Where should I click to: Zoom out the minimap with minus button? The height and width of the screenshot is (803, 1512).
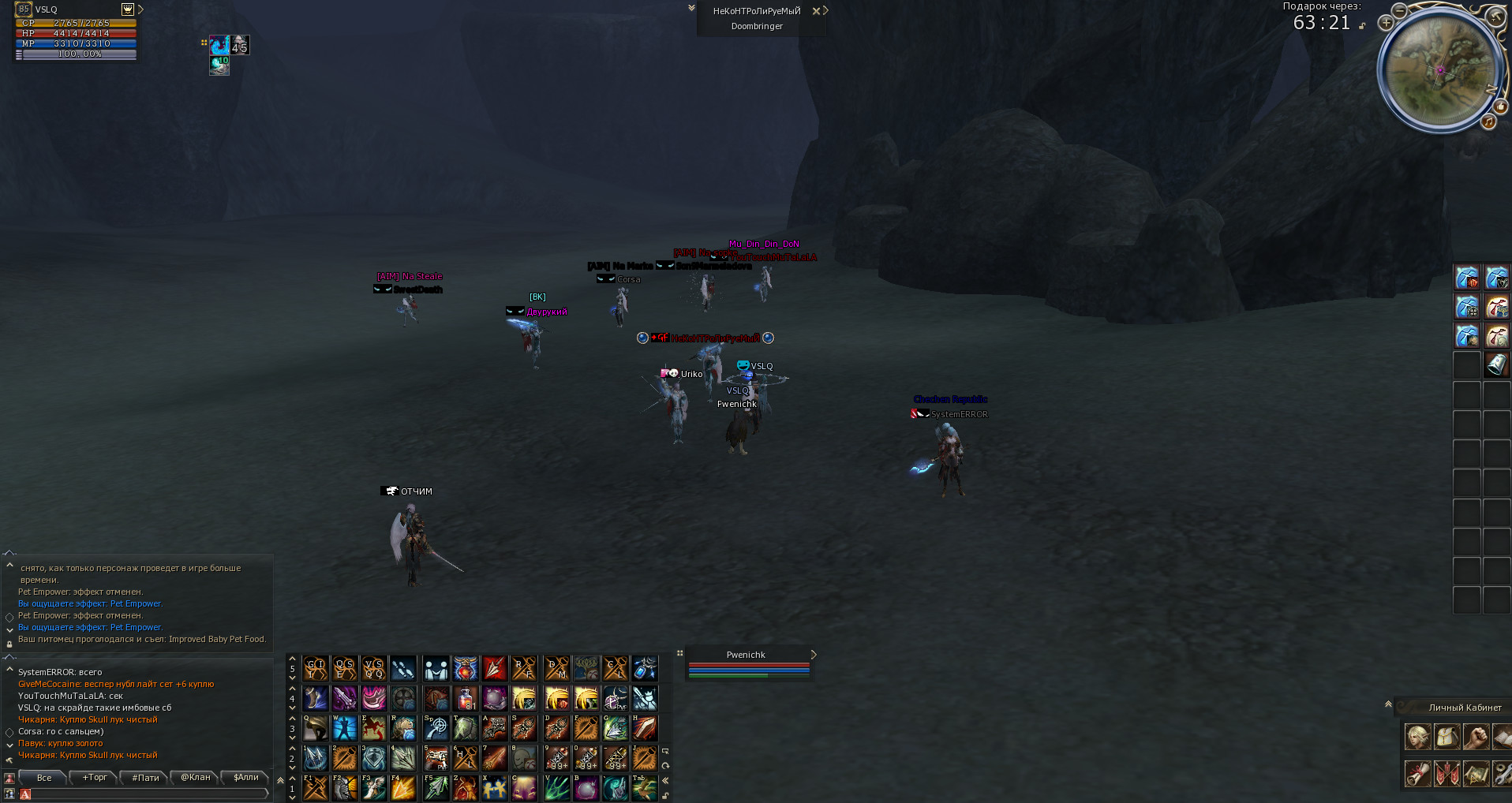click(x=1399, y=10)
